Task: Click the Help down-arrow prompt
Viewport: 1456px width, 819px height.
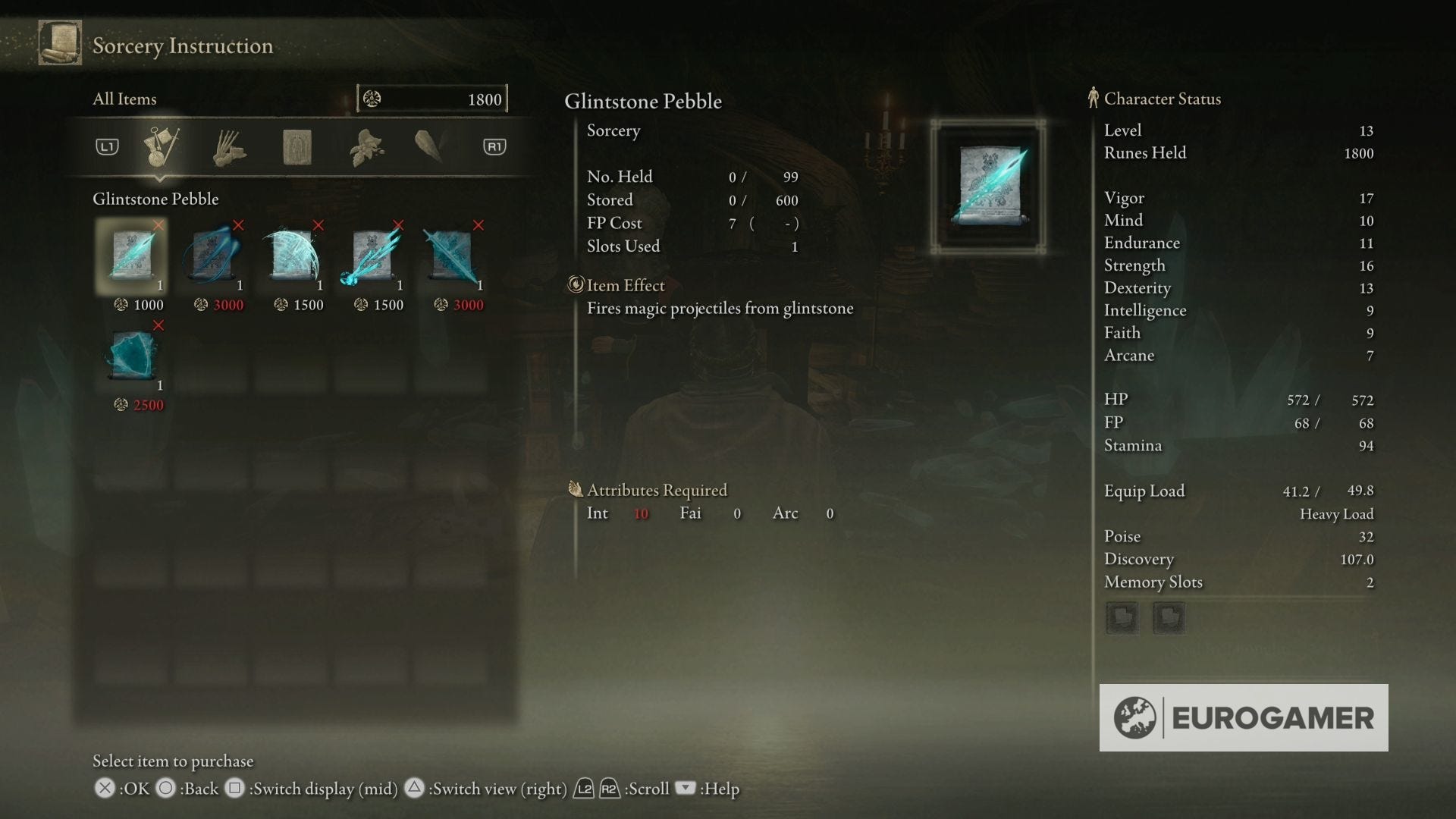Action: coord(685,789)
